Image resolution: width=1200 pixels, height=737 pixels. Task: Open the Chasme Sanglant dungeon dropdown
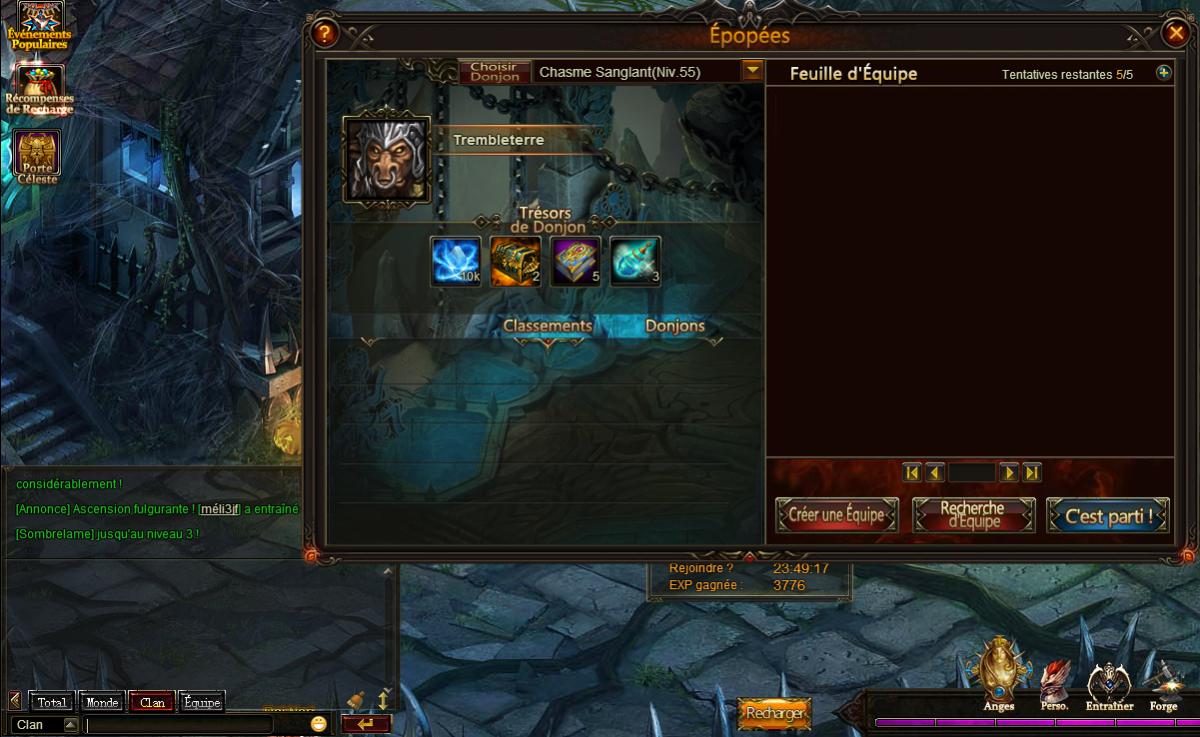click(x=752, y=71)
